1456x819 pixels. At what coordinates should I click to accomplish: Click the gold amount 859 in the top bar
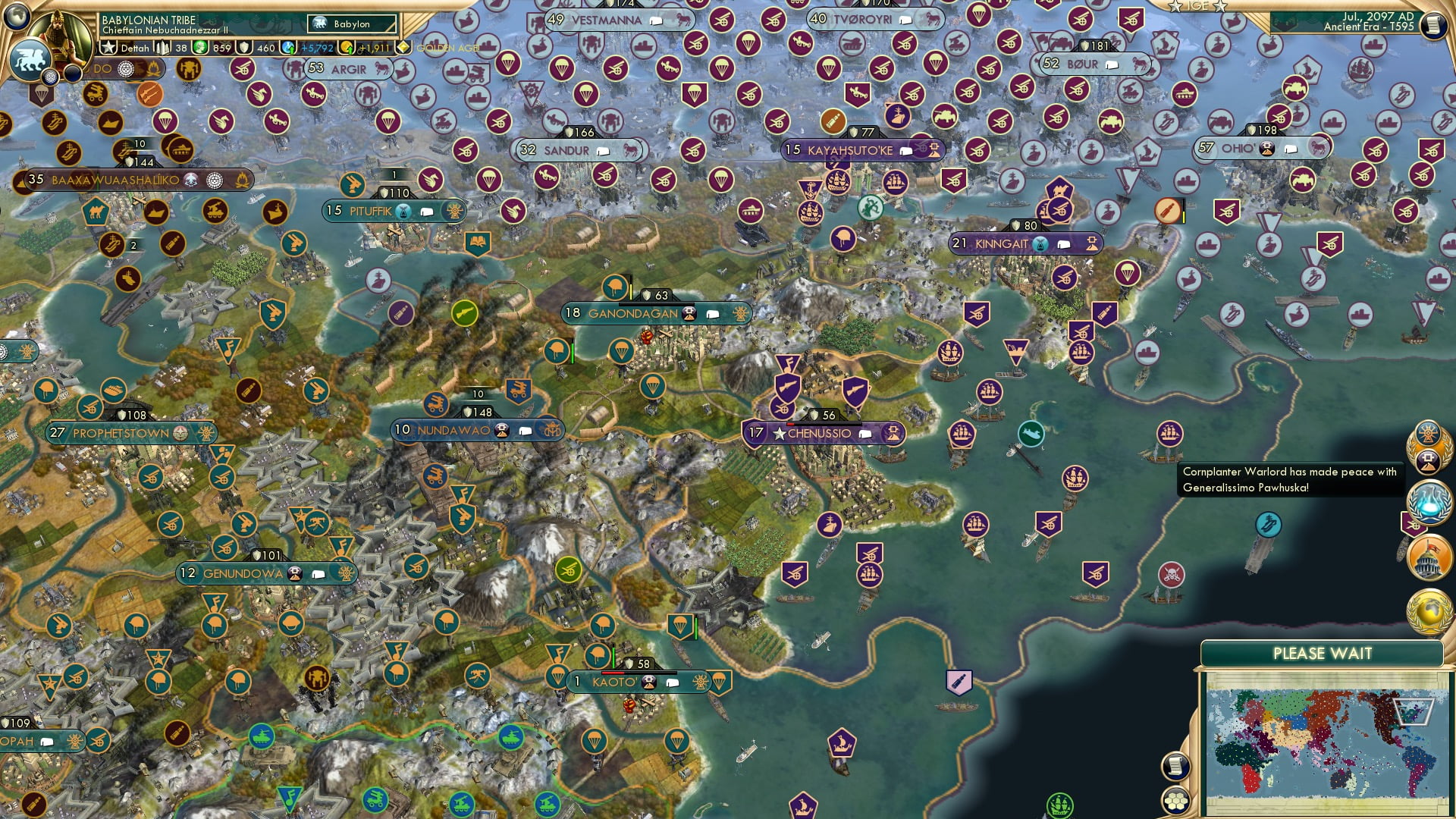(x=221, y=49)
